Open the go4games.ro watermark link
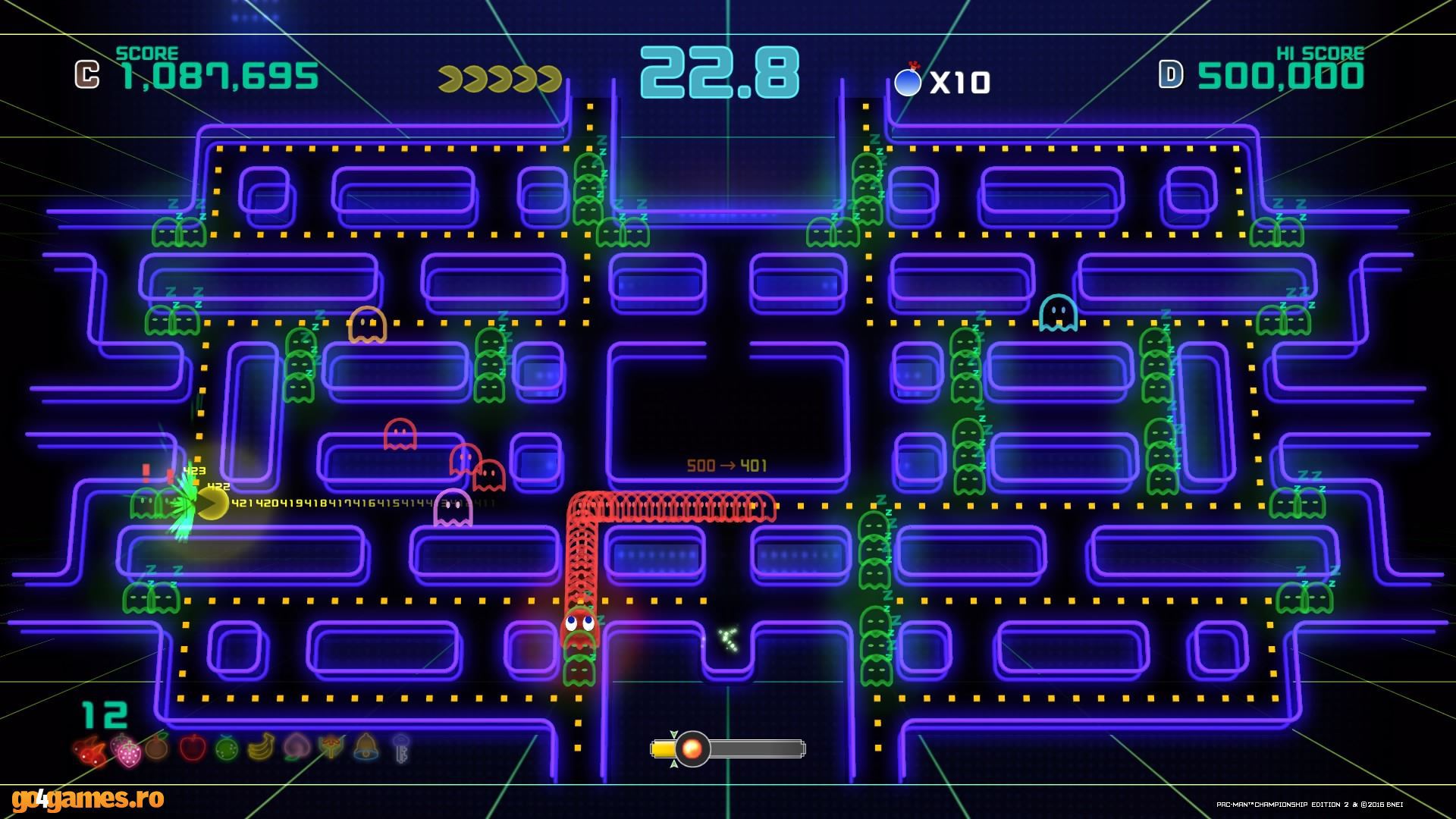This screenshot has width=1456, height=819. [x=88, y=799]
